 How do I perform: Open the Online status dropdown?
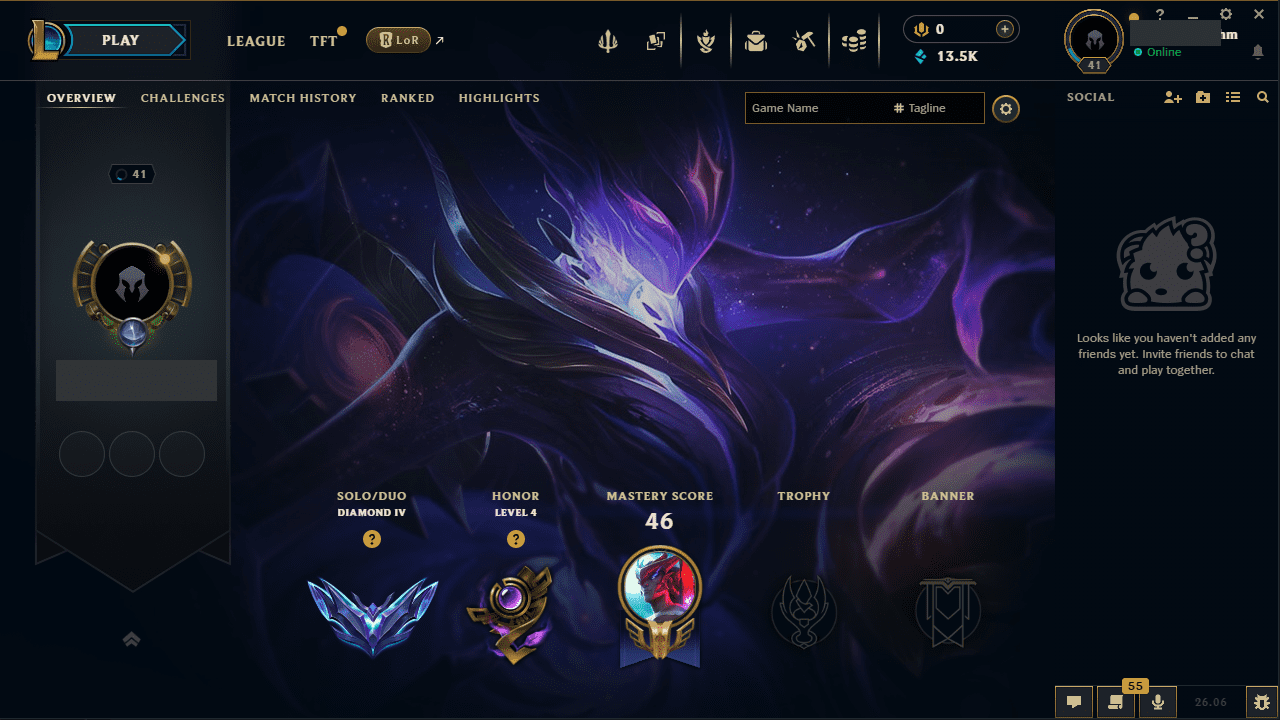(1158, 52)
